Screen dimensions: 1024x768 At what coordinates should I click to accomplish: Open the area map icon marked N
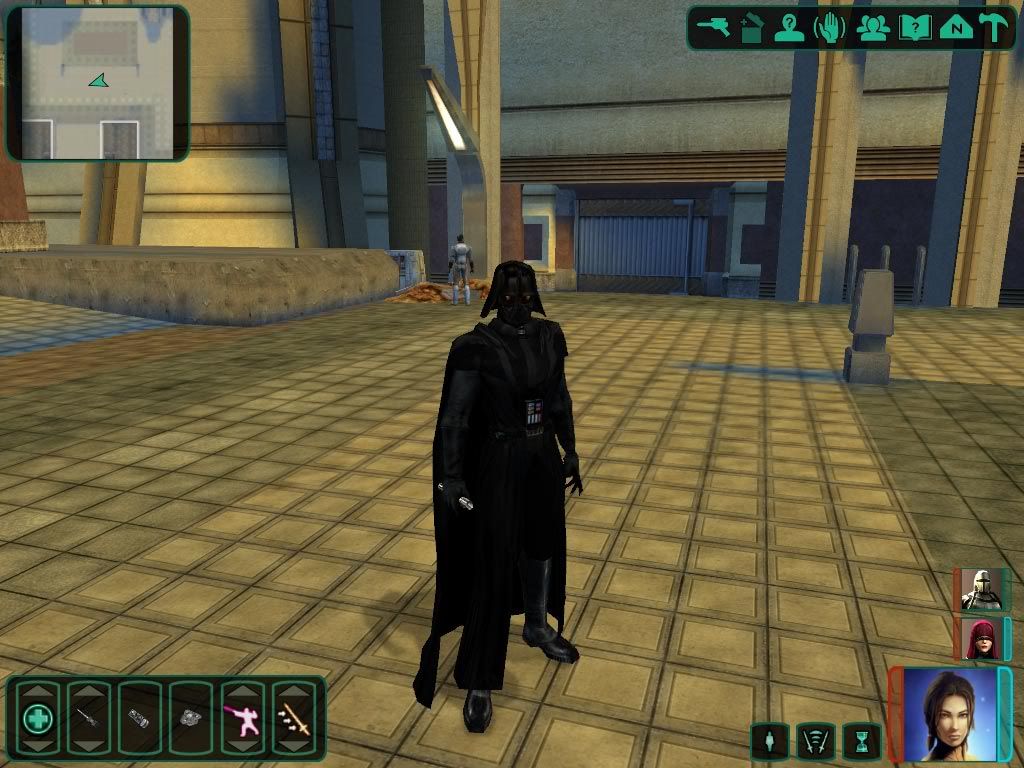(956, 27)
